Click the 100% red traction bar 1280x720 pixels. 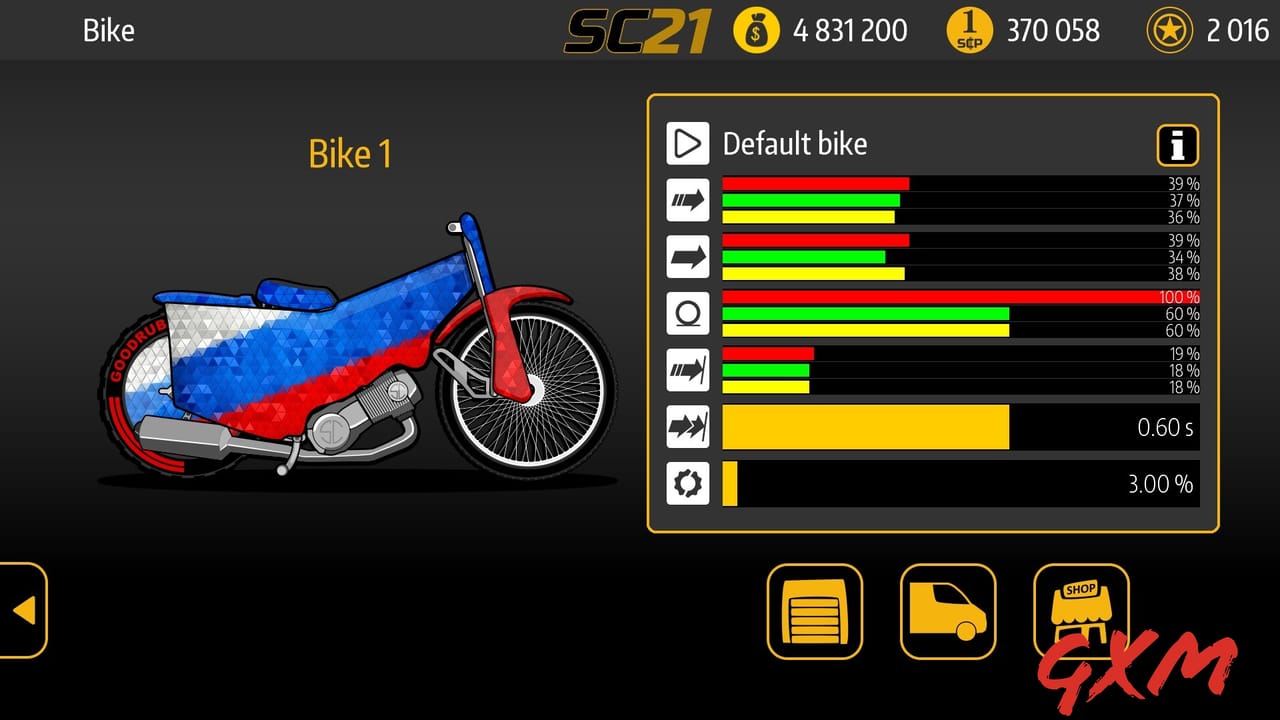tap(960, 297)
